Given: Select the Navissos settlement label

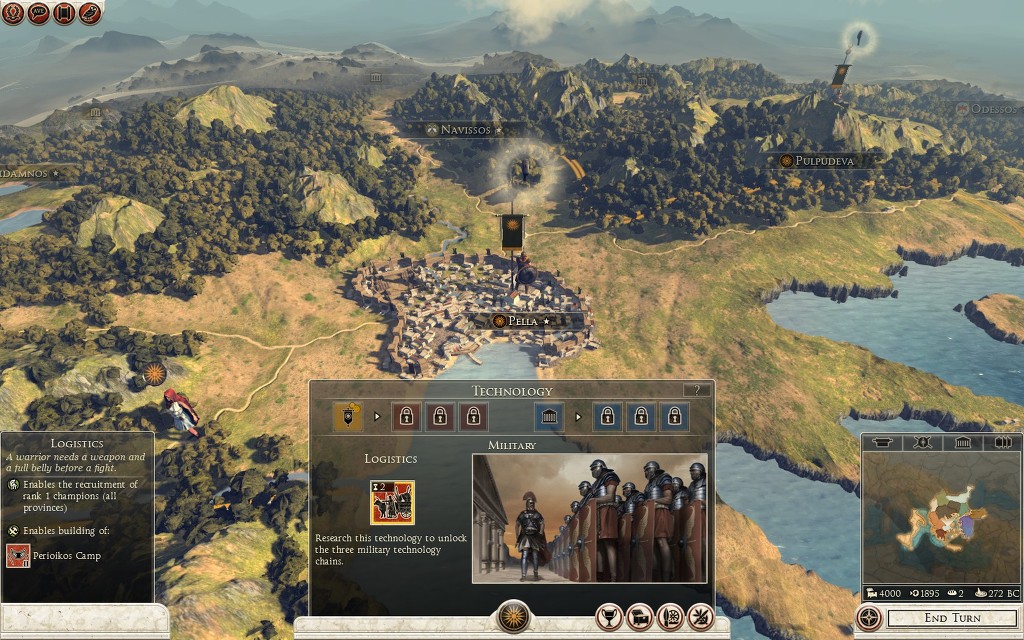Looking at the screenshot, I should (x=465, y=130).
